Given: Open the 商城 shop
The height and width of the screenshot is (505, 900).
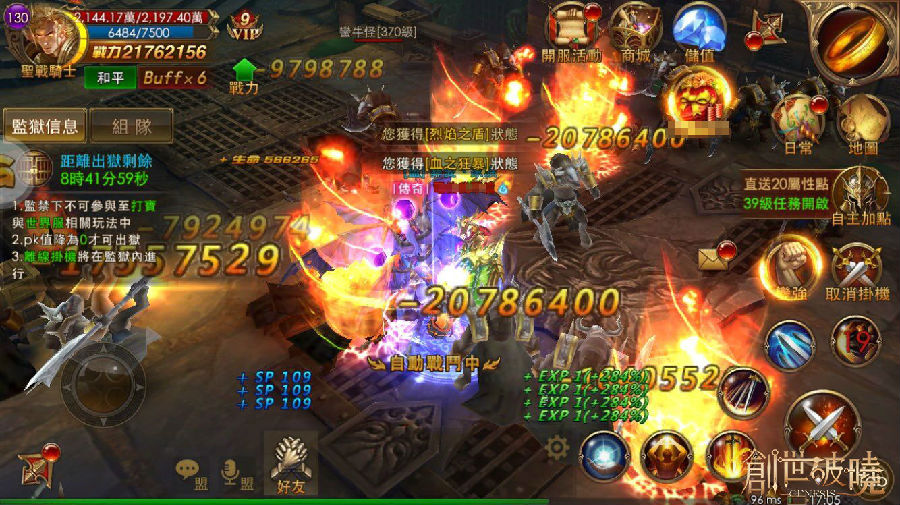Looking at the screenshot, I should coord(635,32).
